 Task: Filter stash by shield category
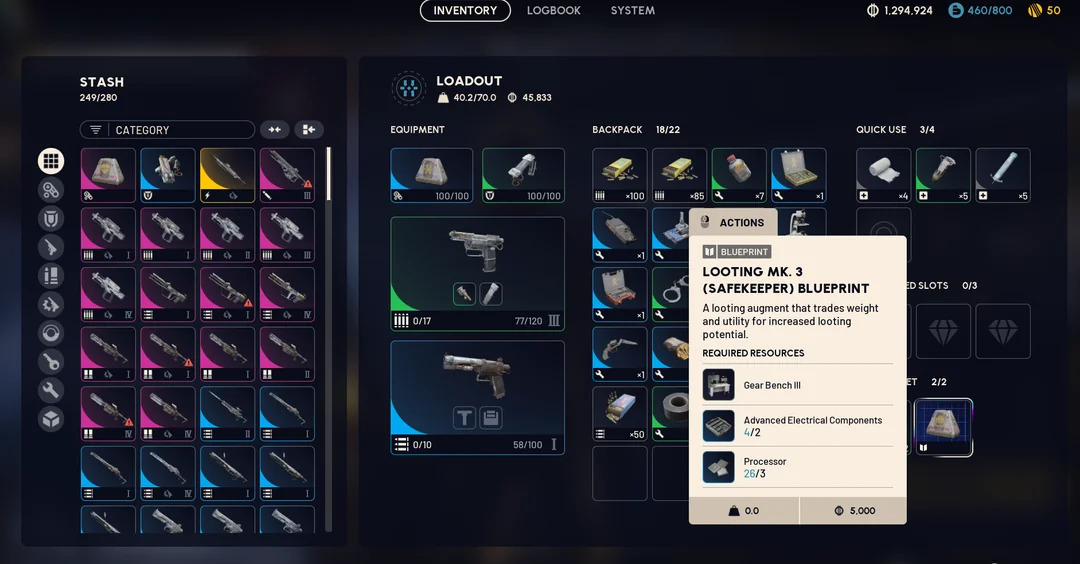coord(51,218)
